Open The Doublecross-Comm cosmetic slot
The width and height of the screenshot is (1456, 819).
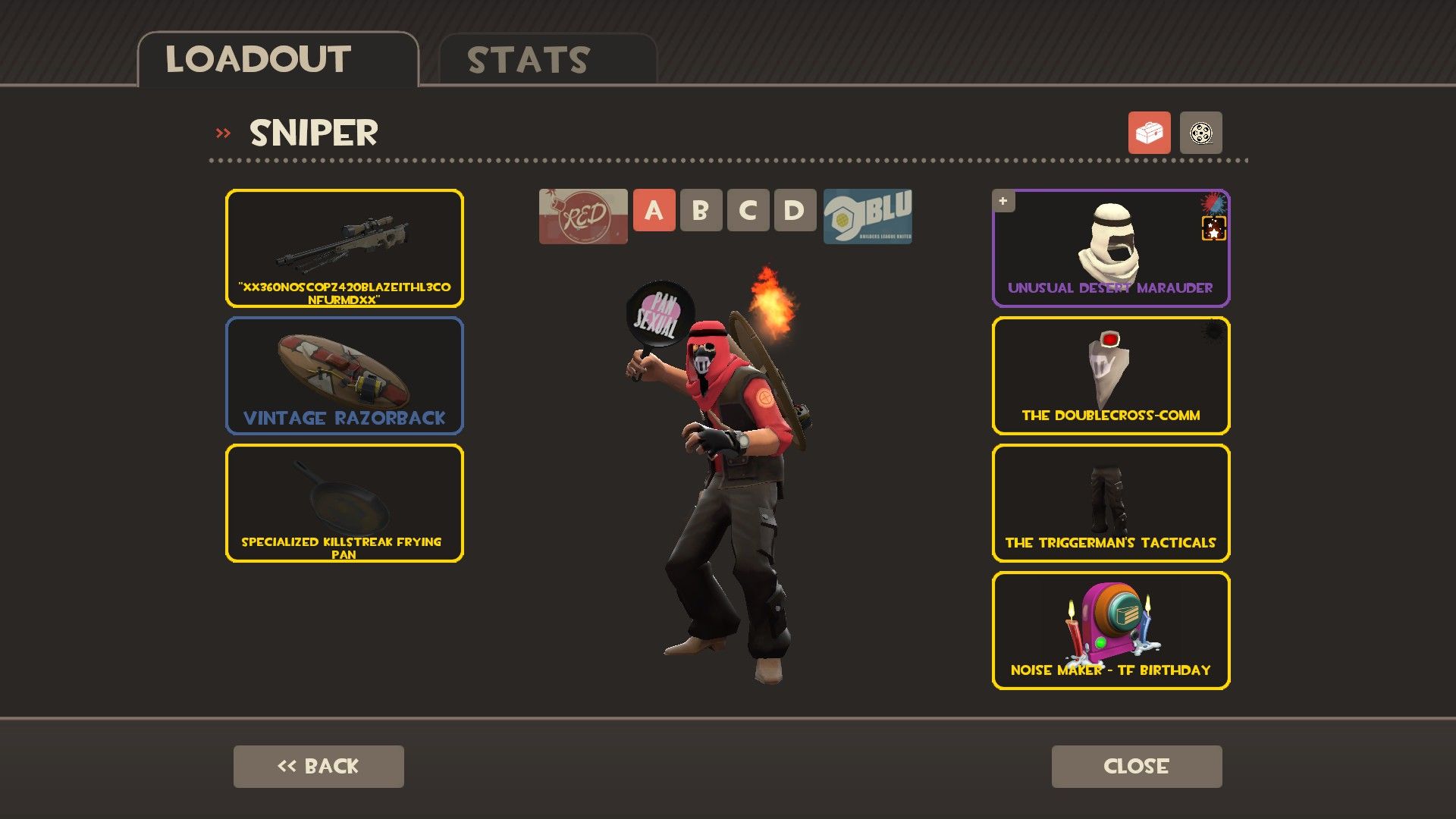[1110, 375]
